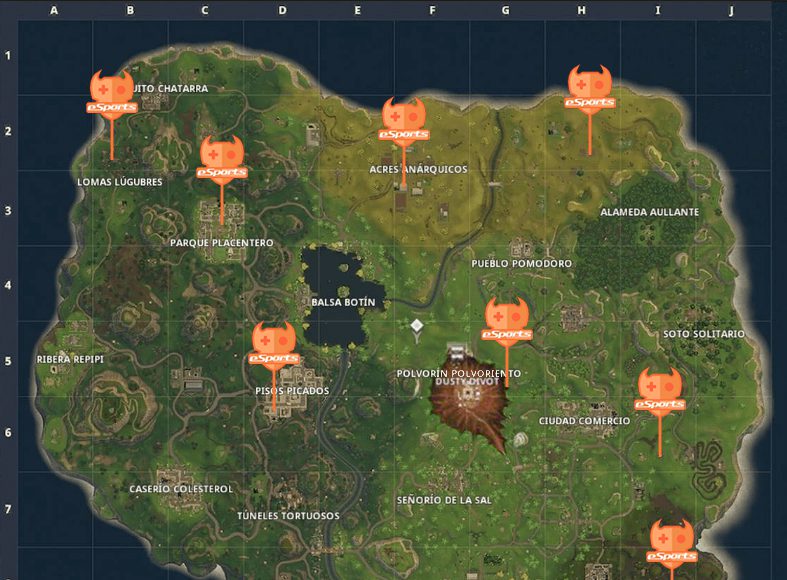Click the eSports marker east of Ciudad Comercio
Image resolution: width=787 pixels, height=580 pixels.
(x=660, y=391)
